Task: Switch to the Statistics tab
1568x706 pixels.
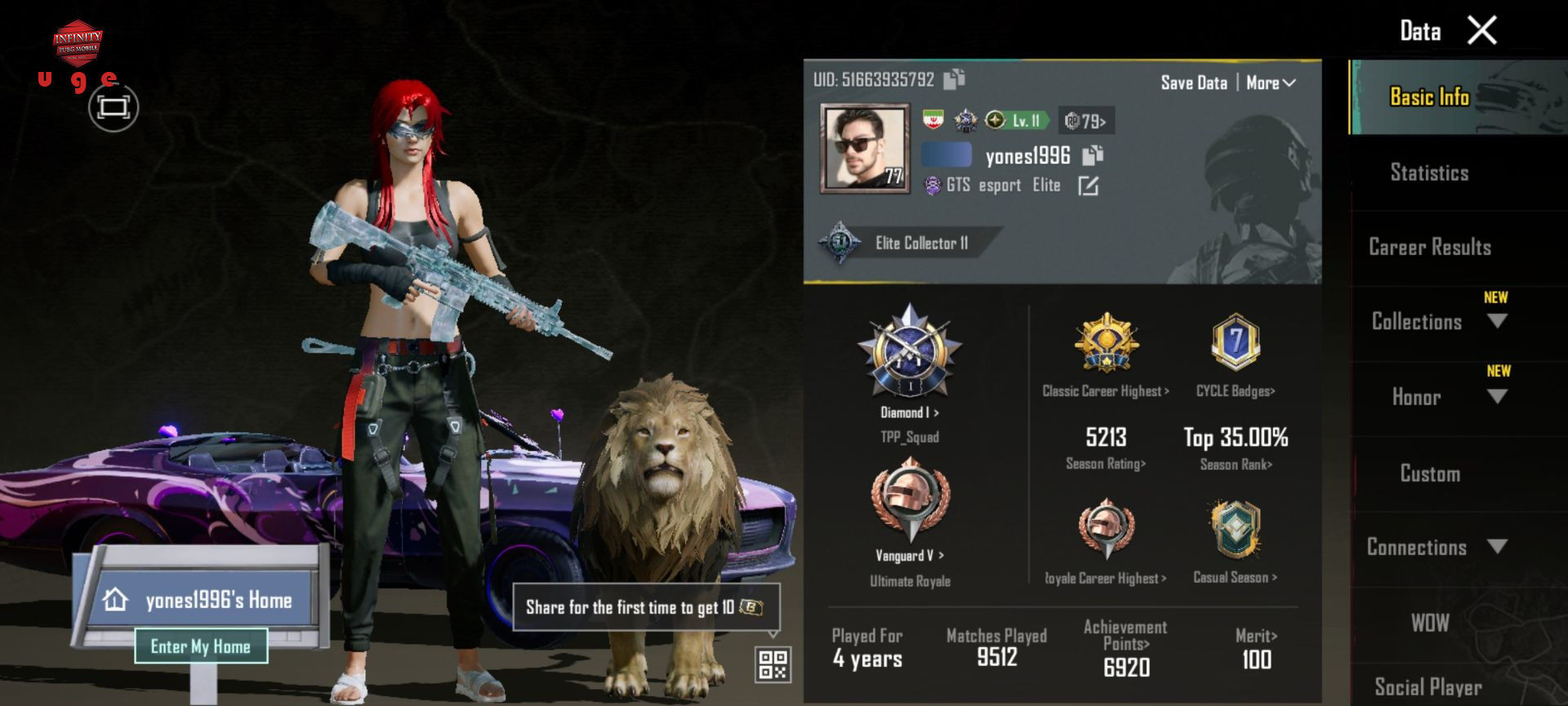Action: pos(1429,172)
